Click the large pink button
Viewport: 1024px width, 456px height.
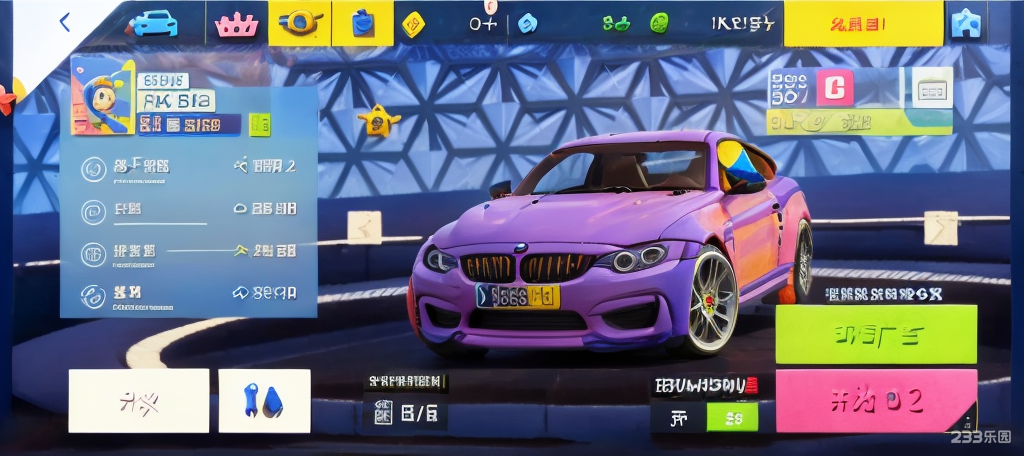point(876,400)
